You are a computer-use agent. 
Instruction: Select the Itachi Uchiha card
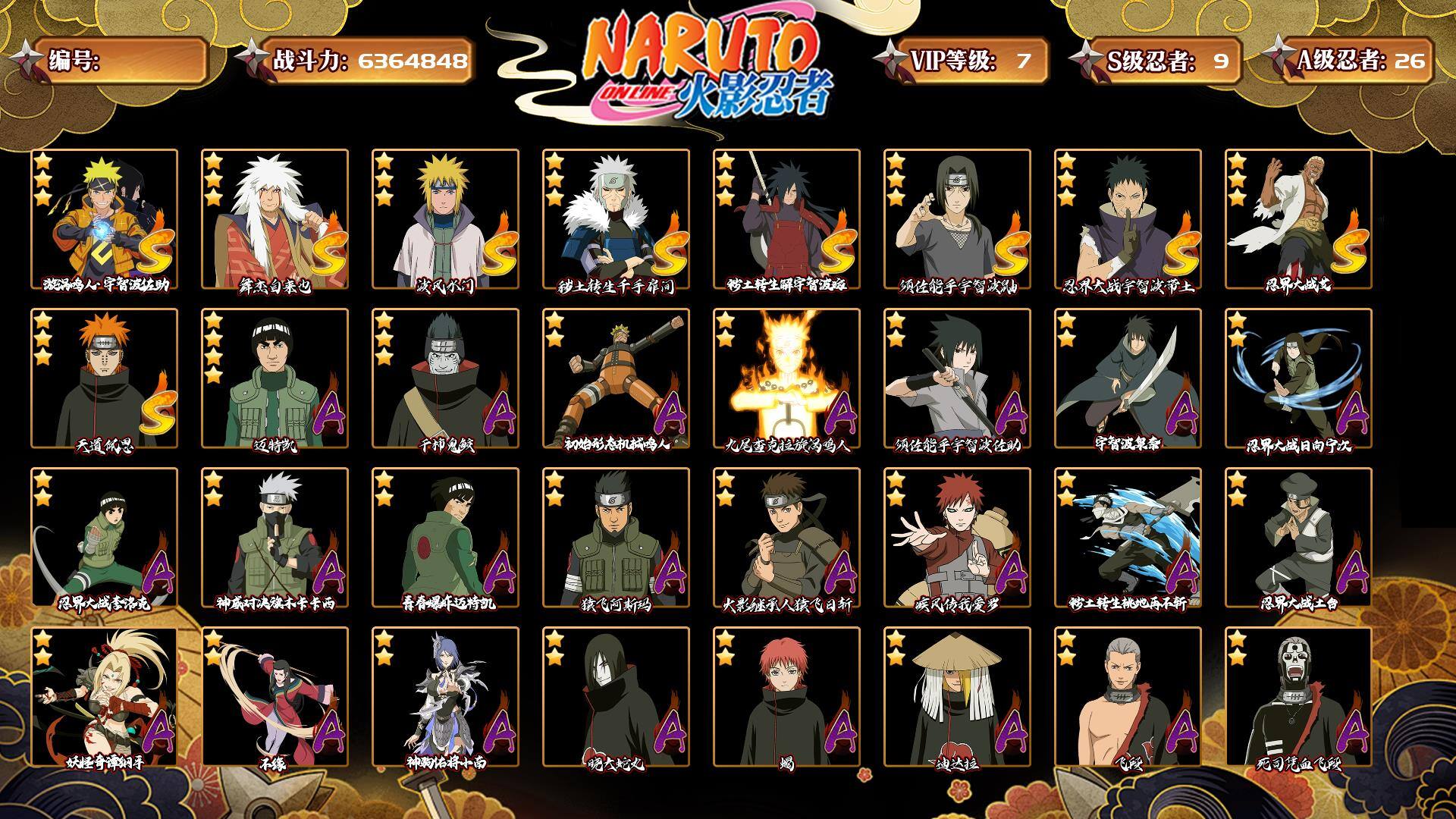(x=957, y=219)
